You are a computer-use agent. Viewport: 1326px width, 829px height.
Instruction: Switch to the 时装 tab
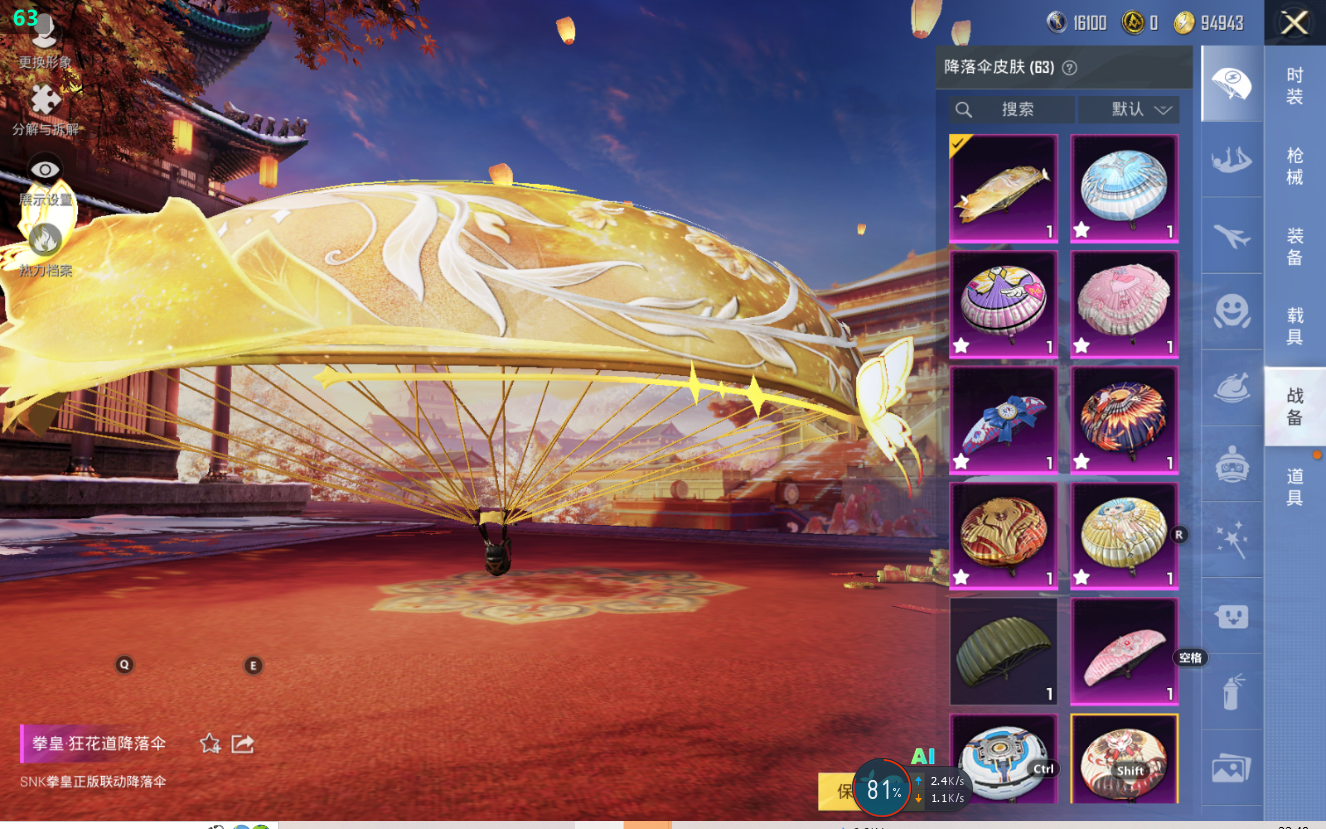[1294, 86]
